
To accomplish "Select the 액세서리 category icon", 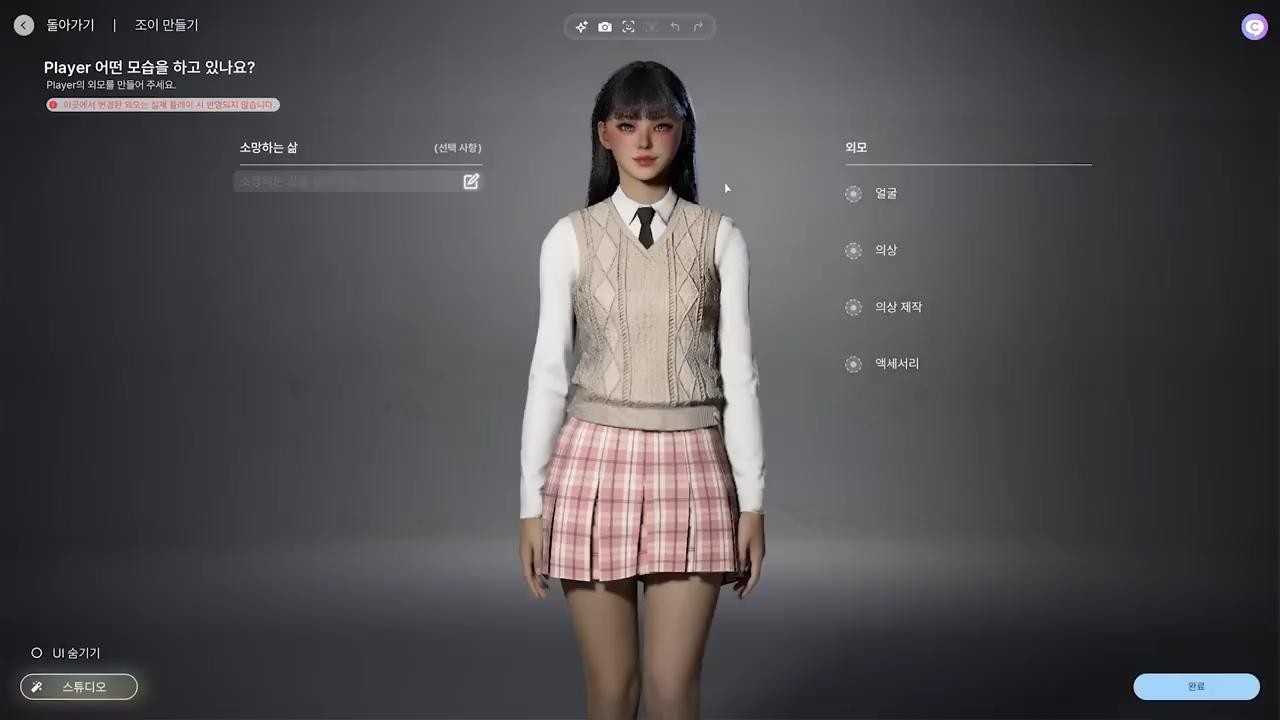I will 853,363.
